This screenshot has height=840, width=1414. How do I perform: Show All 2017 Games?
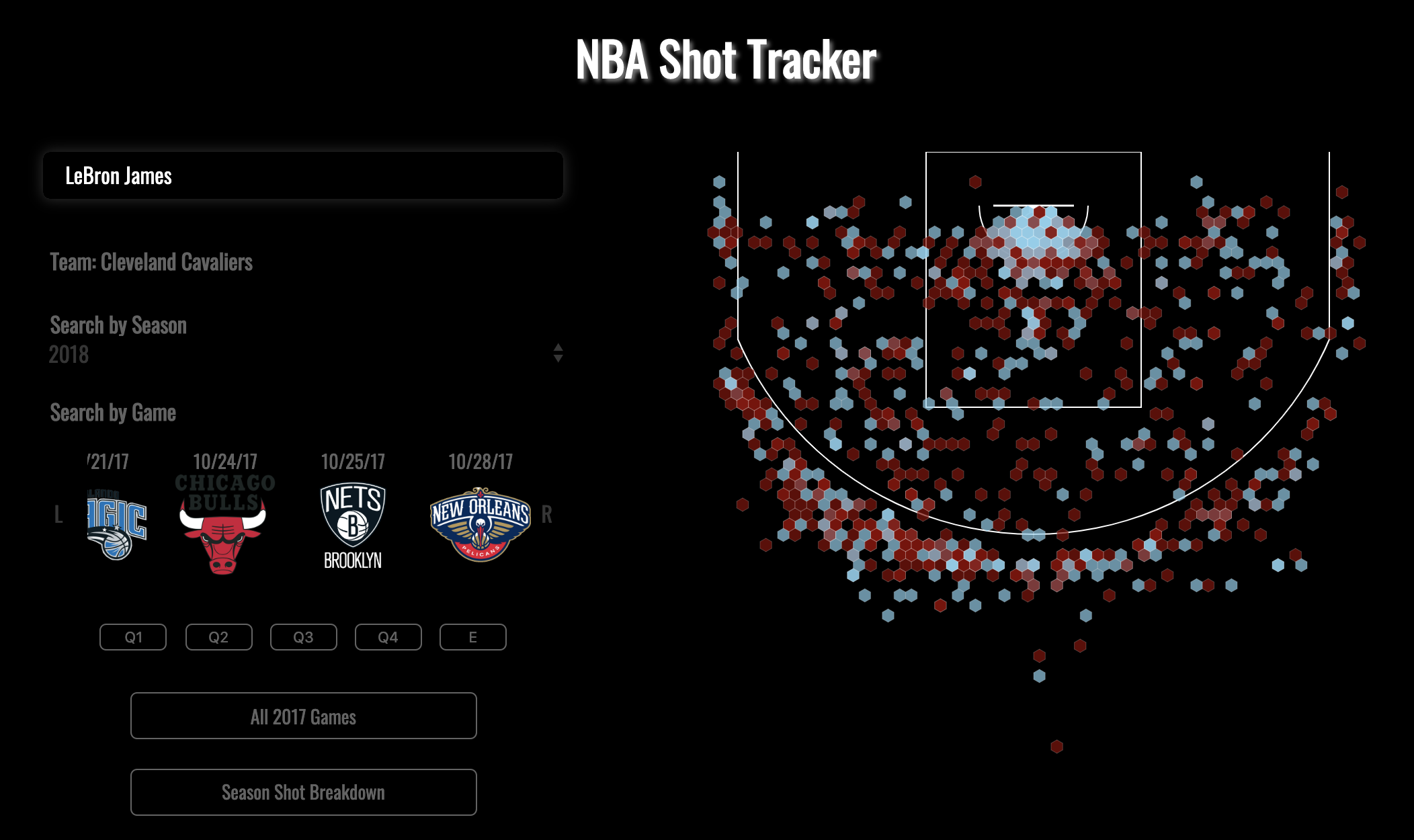point(304,716)
